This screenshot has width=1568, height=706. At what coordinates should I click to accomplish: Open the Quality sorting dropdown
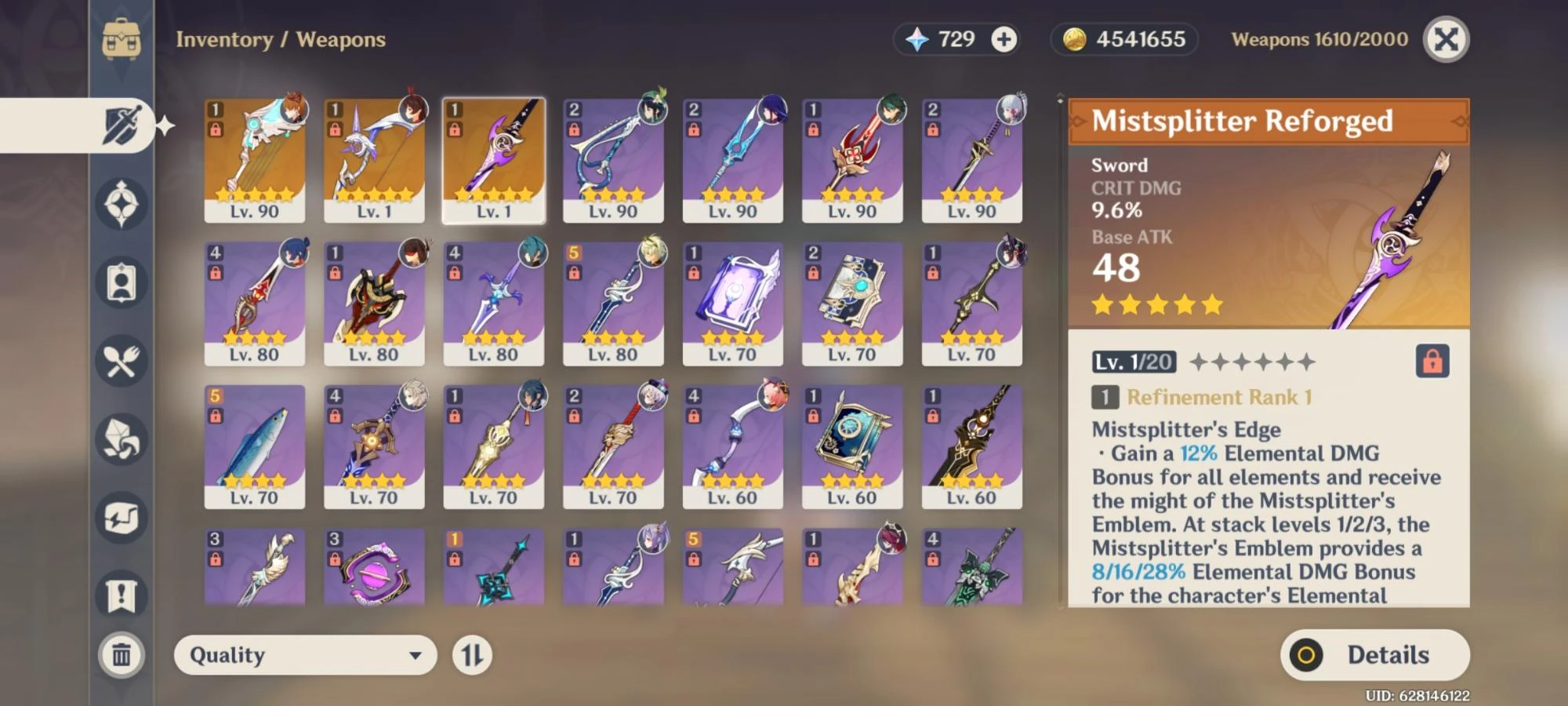pyautogui.click(x=306, y=655)
